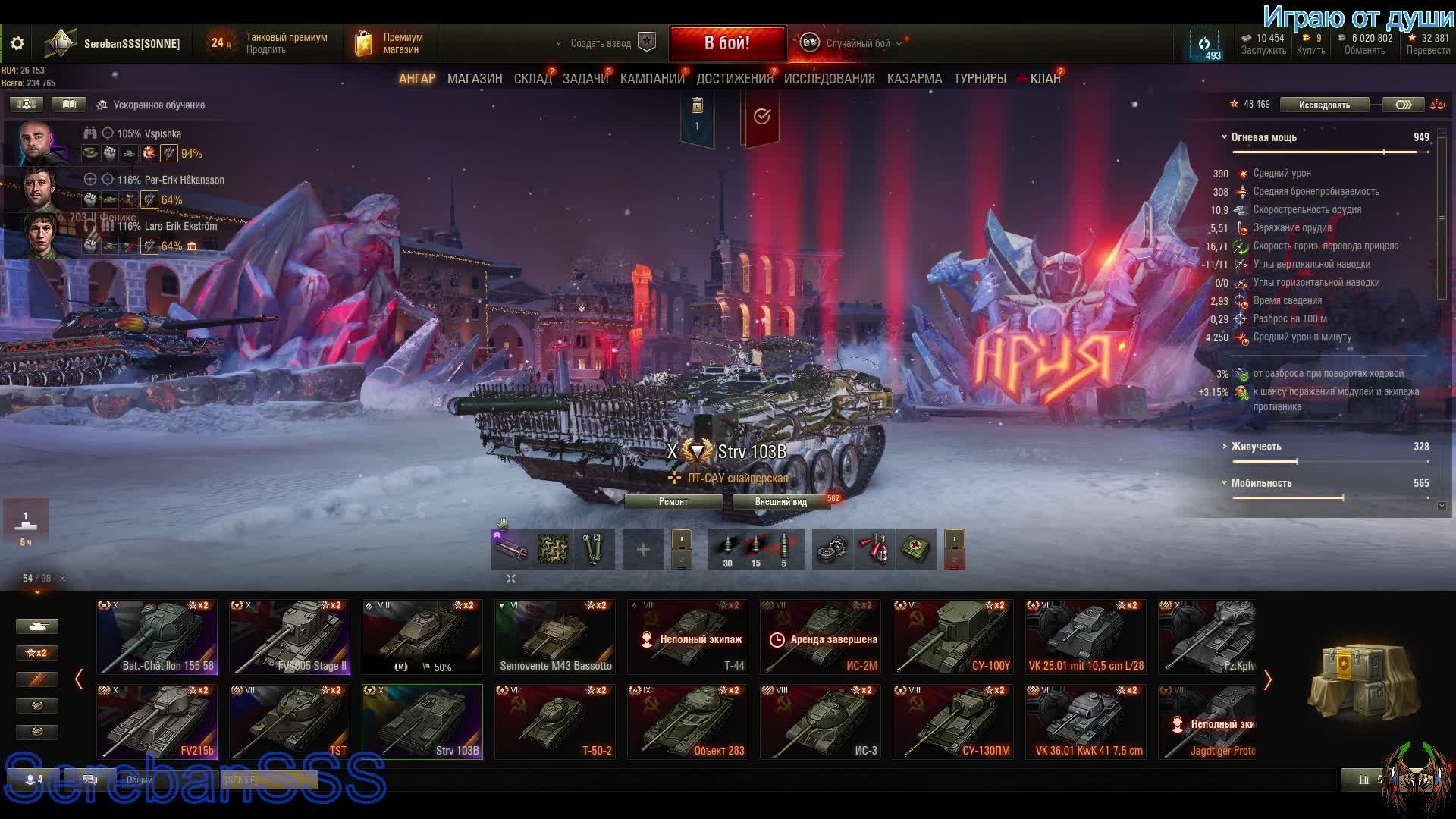Open the Премиум магазин
1456x819 pixels.
point(390,43)
